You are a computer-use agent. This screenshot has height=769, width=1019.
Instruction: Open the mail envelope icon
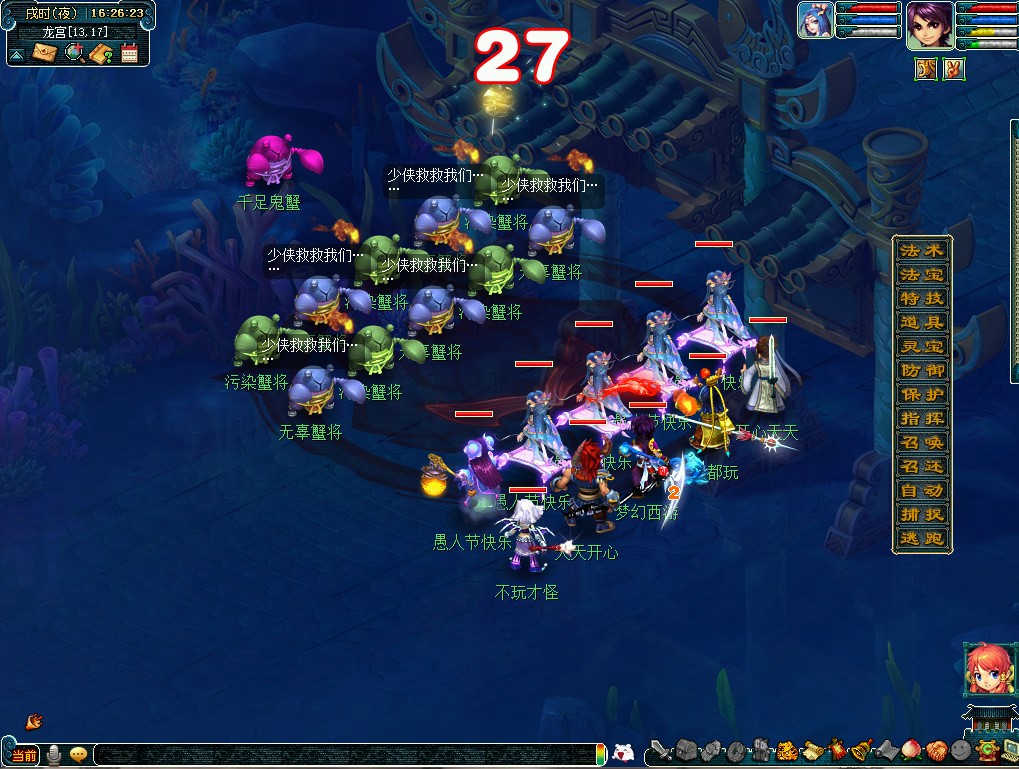tap(45, 53)
